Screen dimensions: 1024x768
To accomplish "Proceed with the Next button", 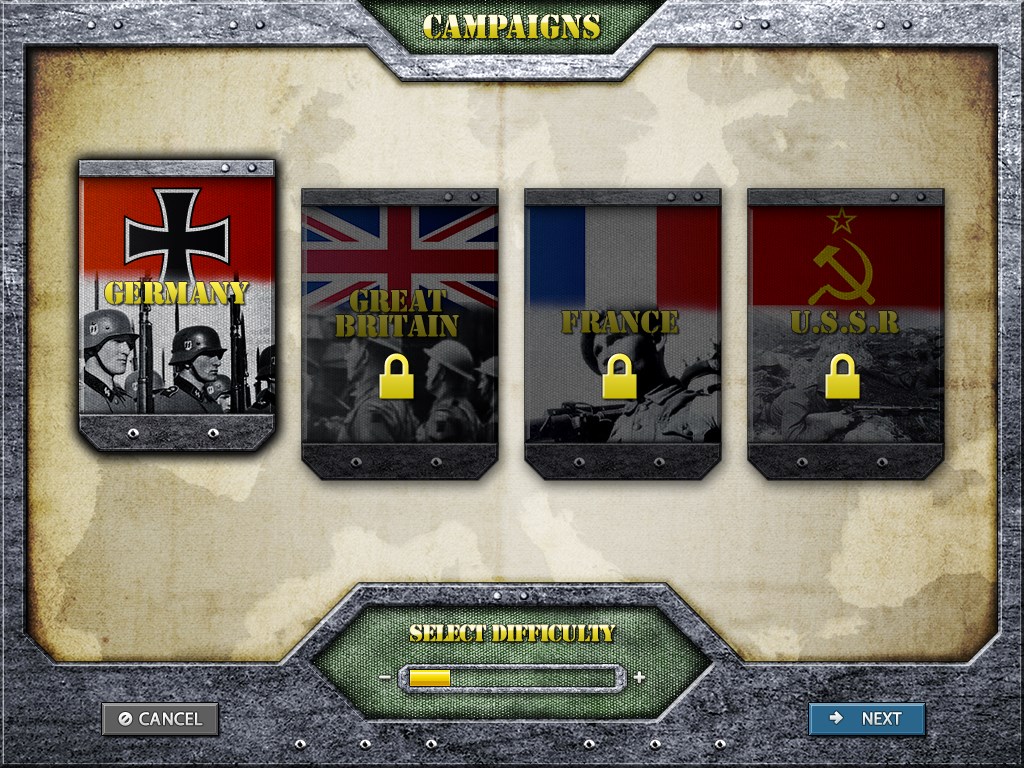I will pyautogui.click(x=866, y=719).
